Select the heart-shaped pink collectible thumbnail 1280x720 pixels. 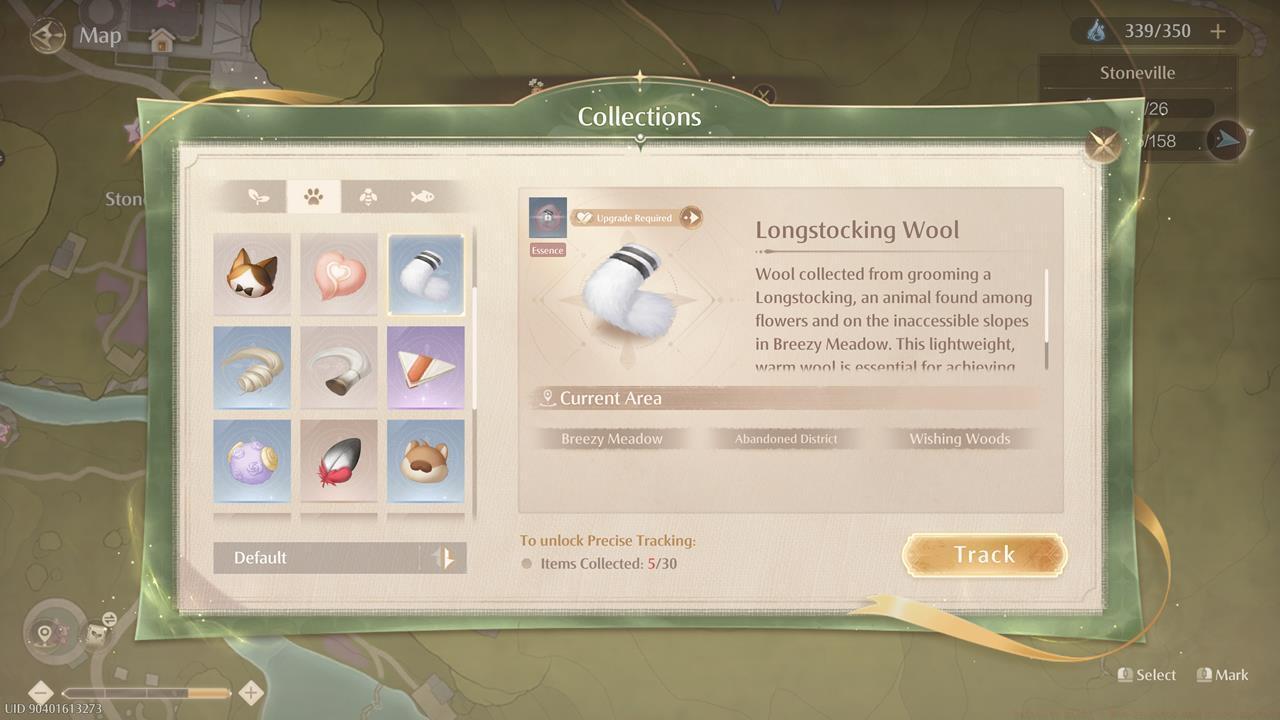(x=339, y=274)
